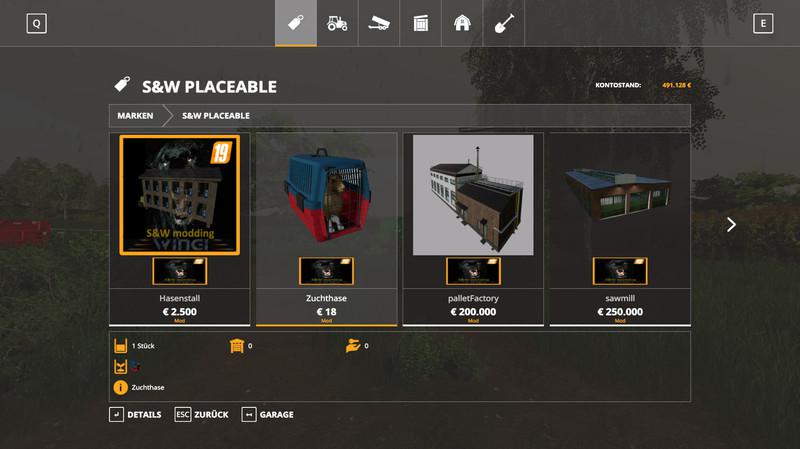
Task: Choose the Zuchthase rabbit cage item
Action: pos(327,228)
